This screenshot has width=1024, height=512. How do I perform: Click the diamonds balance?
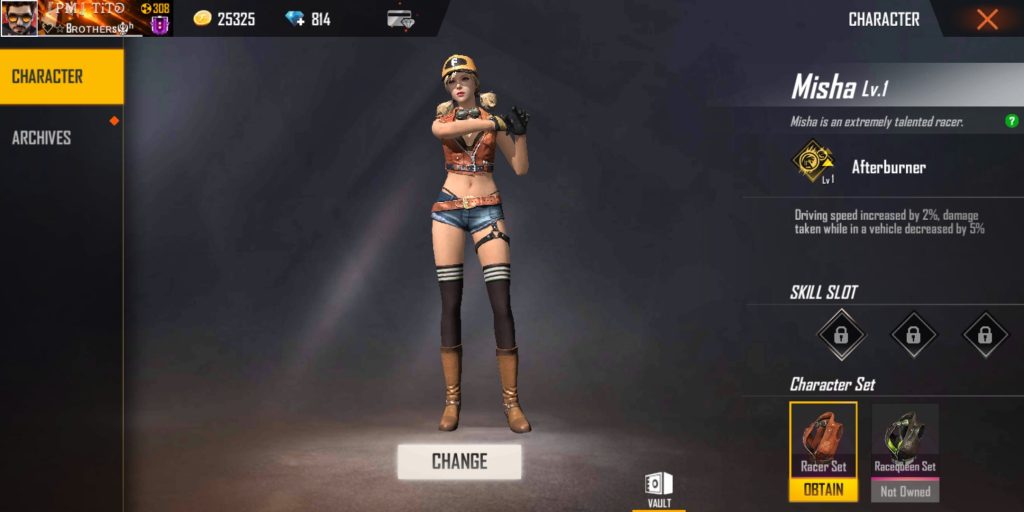coord(308,19)
